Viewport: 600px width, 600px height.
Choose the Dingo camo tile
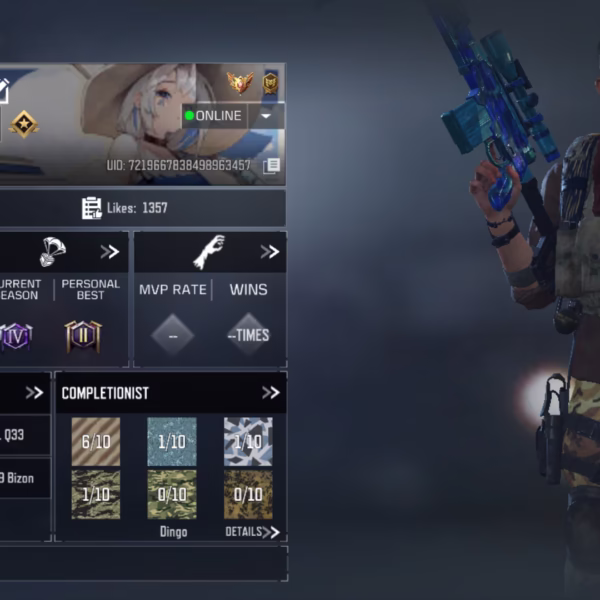(x=172, y=494)
